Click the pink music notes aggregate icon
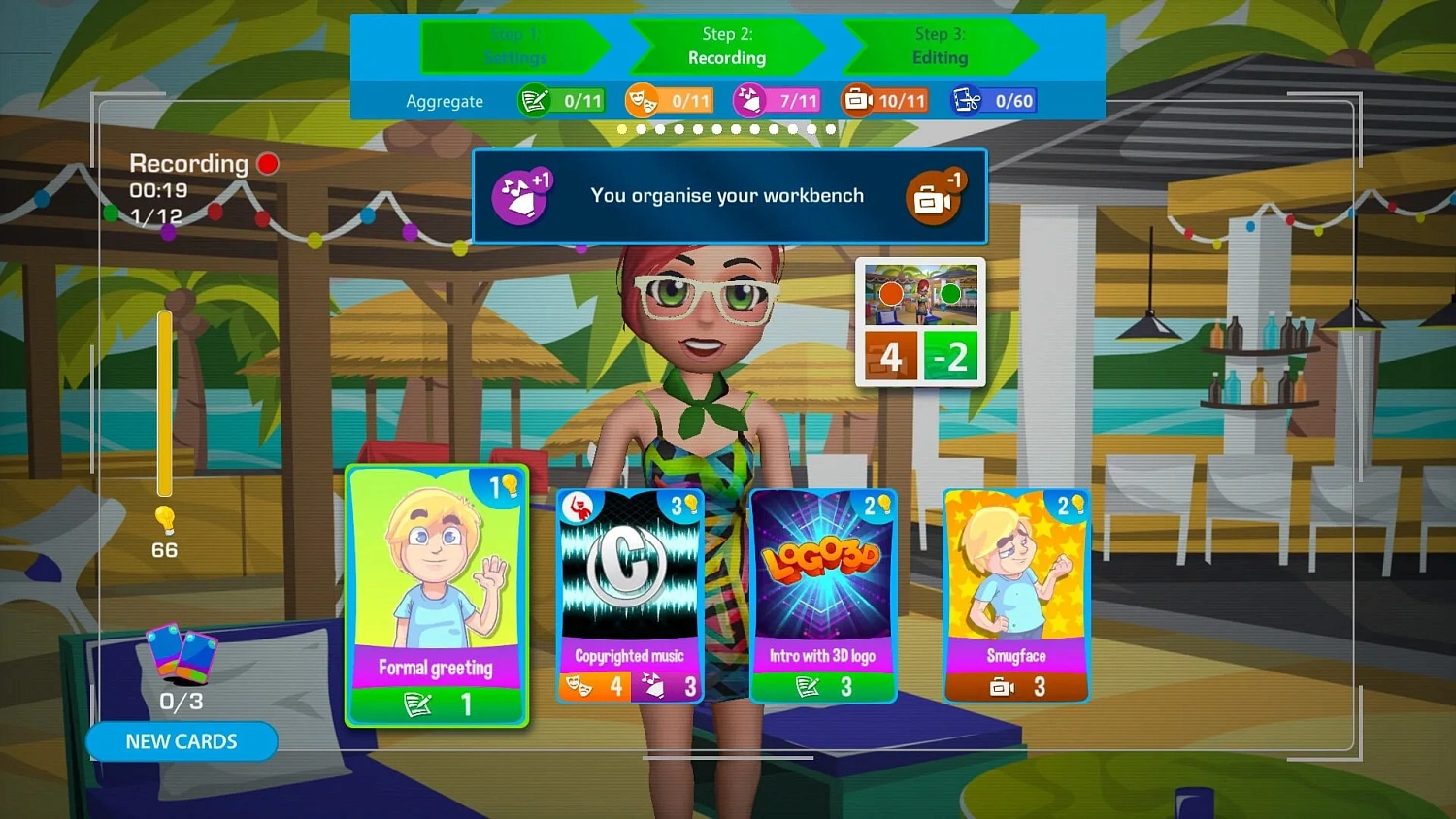Image resolution: width=1456 pixels, height=819 pixels. pos(746,100)
